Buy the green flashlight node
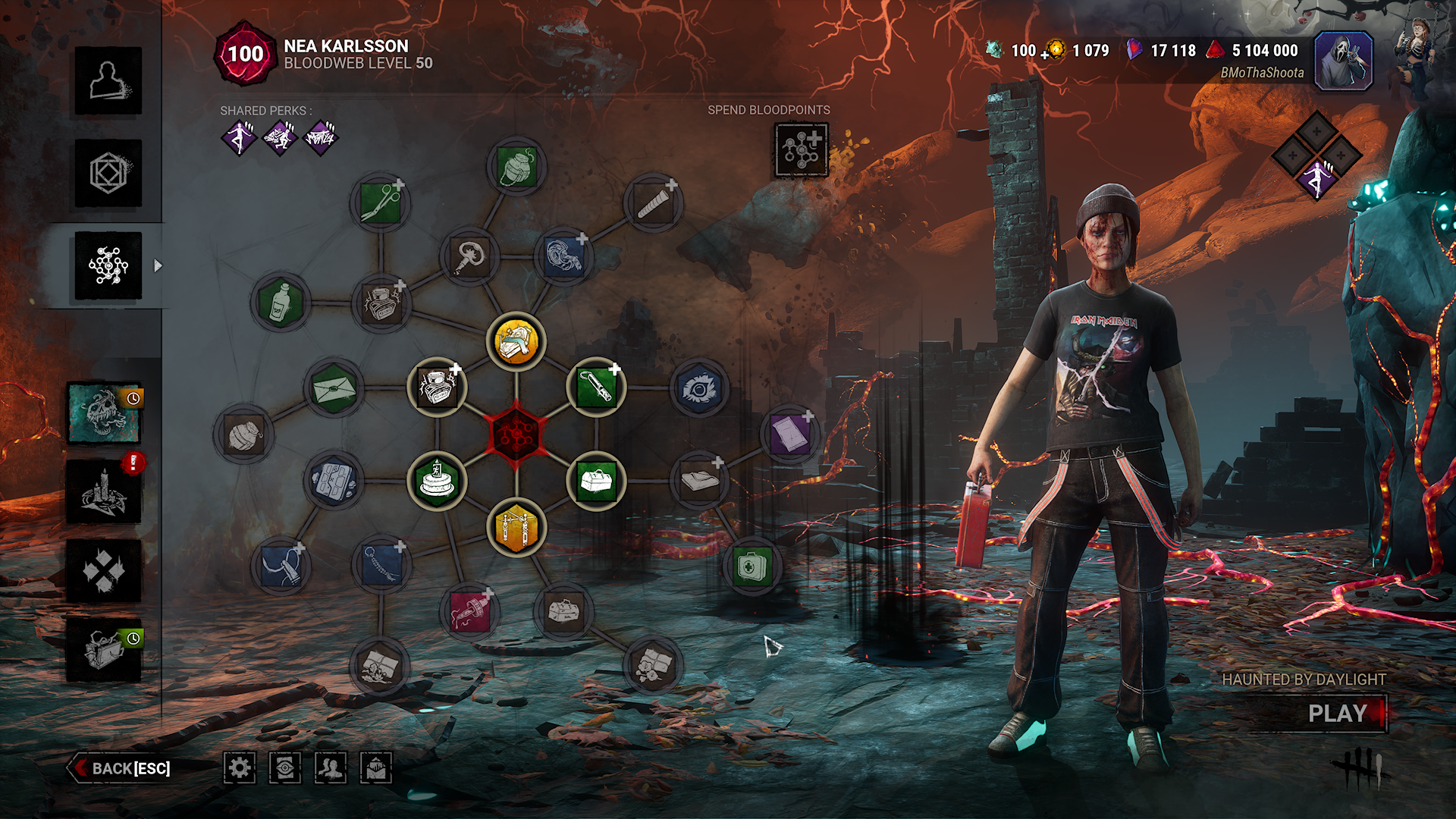The width and height of the screenshot is (1456, 819). click(x=596, y=387)
